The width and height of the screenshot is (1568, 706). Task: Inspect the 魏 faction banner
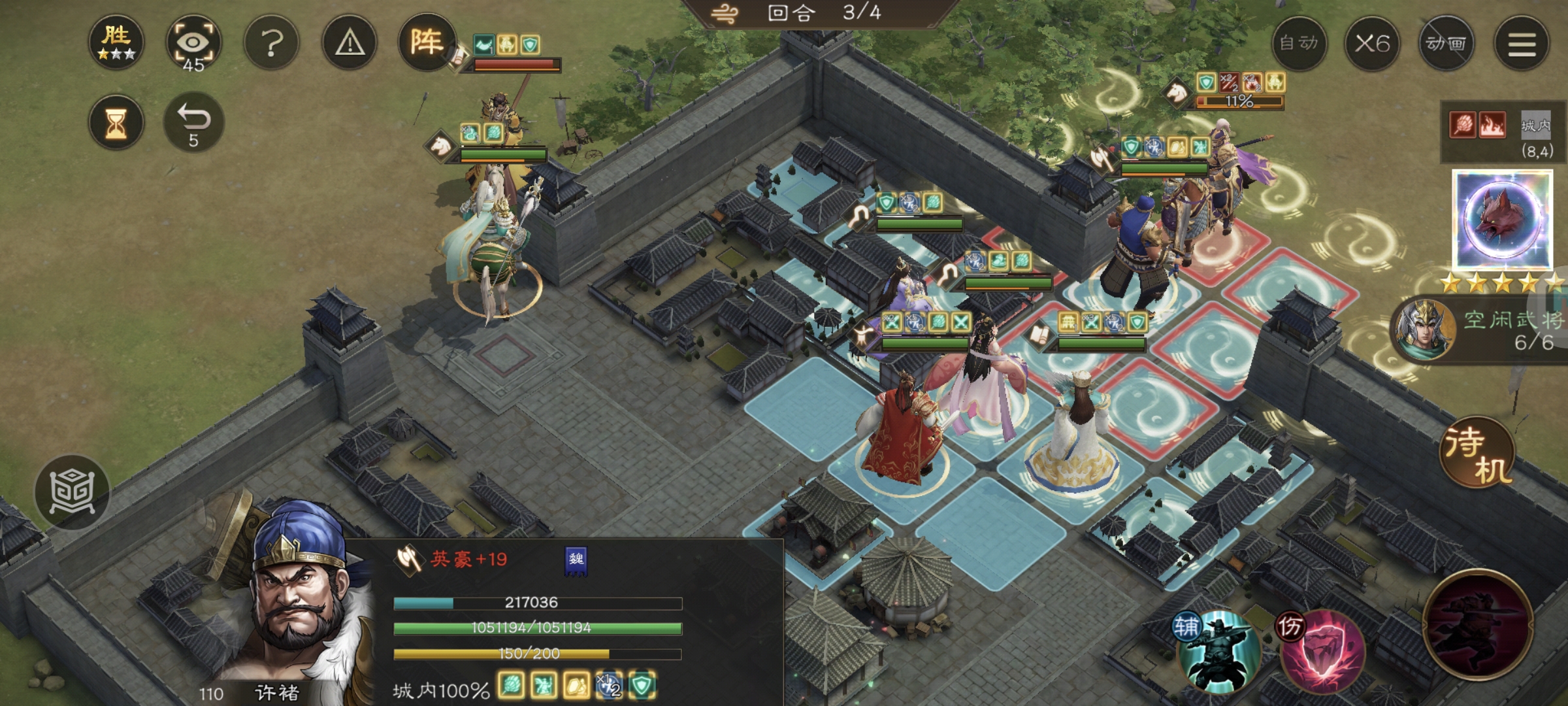(576, 561)
